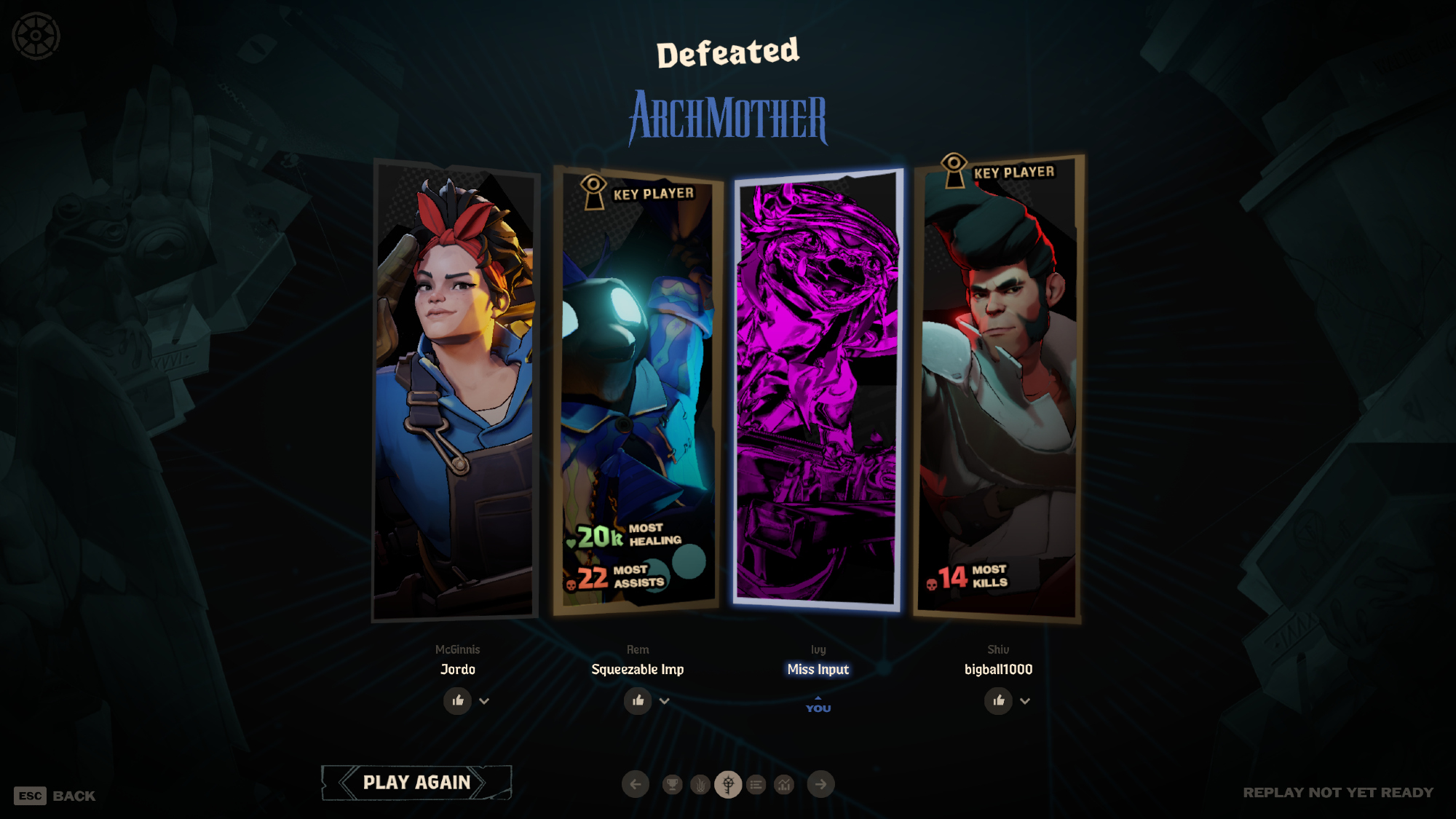Show the scoreboard list tab
The width and height of the screenshot is (1456, 819).
point(756,784)
